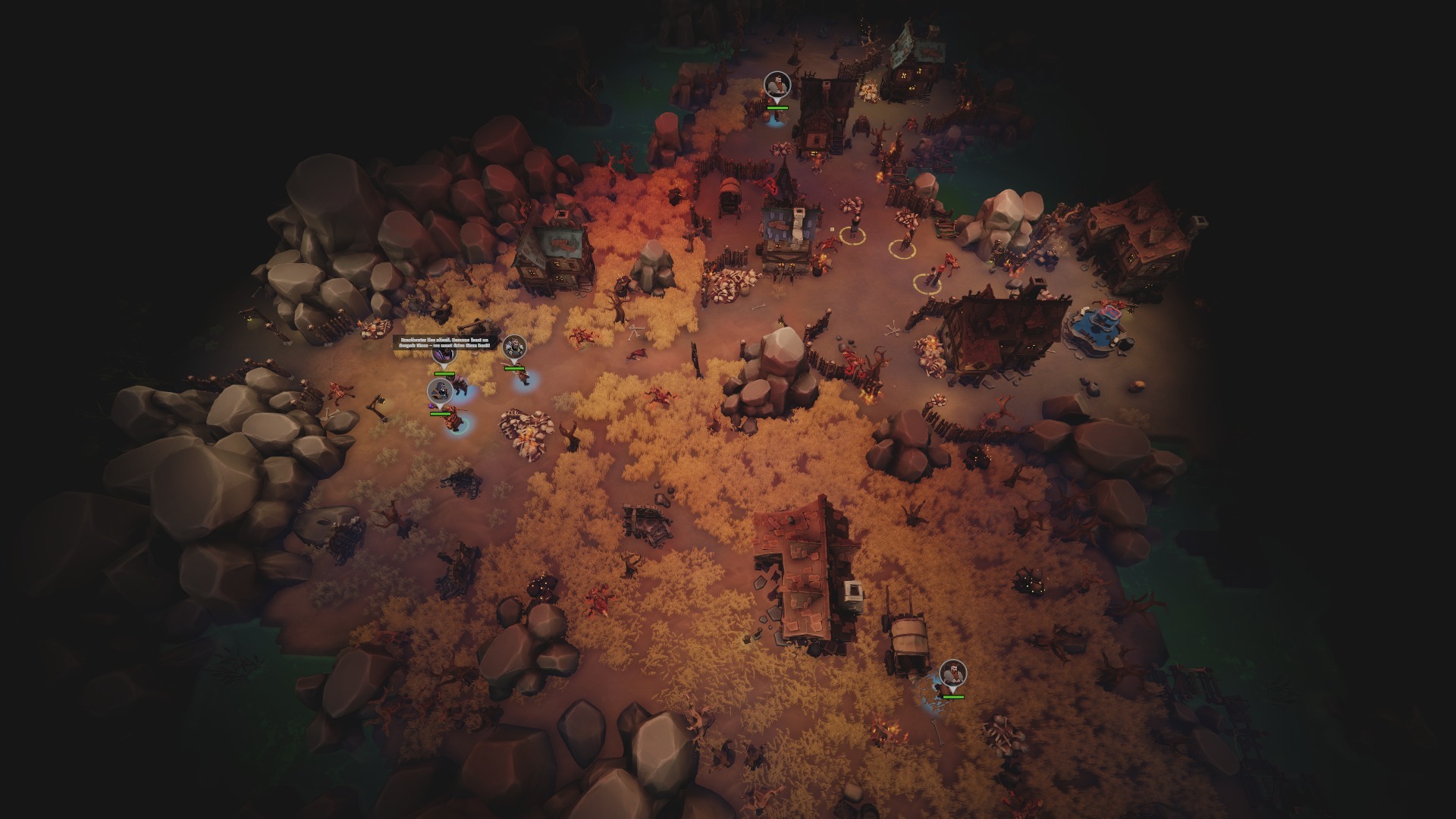Viewport: 1456px width, 819px height.
Task: Click the green health bar under the purple-robed hero
Action: coord(444,373)
